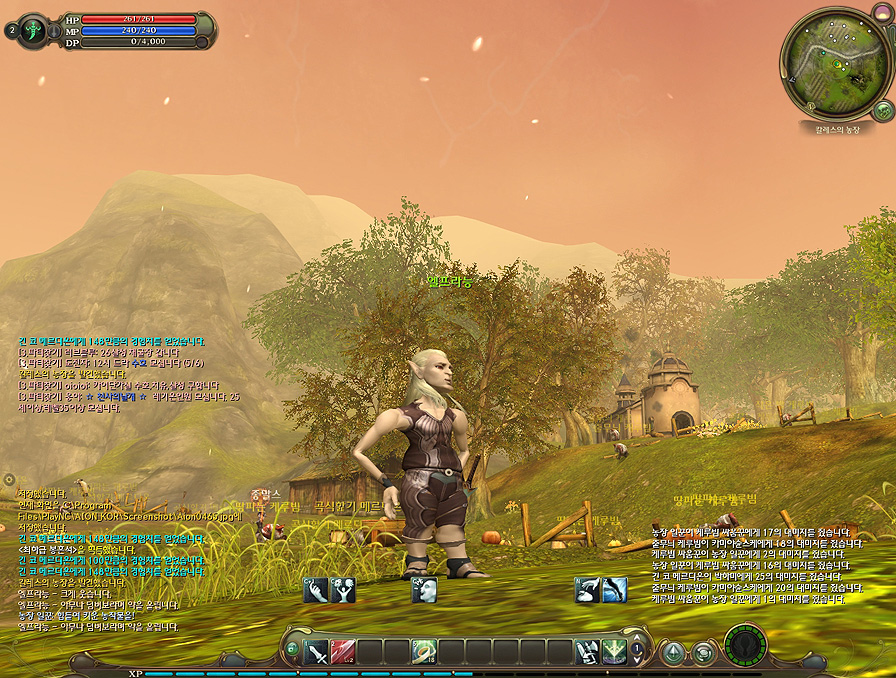Select the hand gathering shortcut icon

(x=587, y=591)
